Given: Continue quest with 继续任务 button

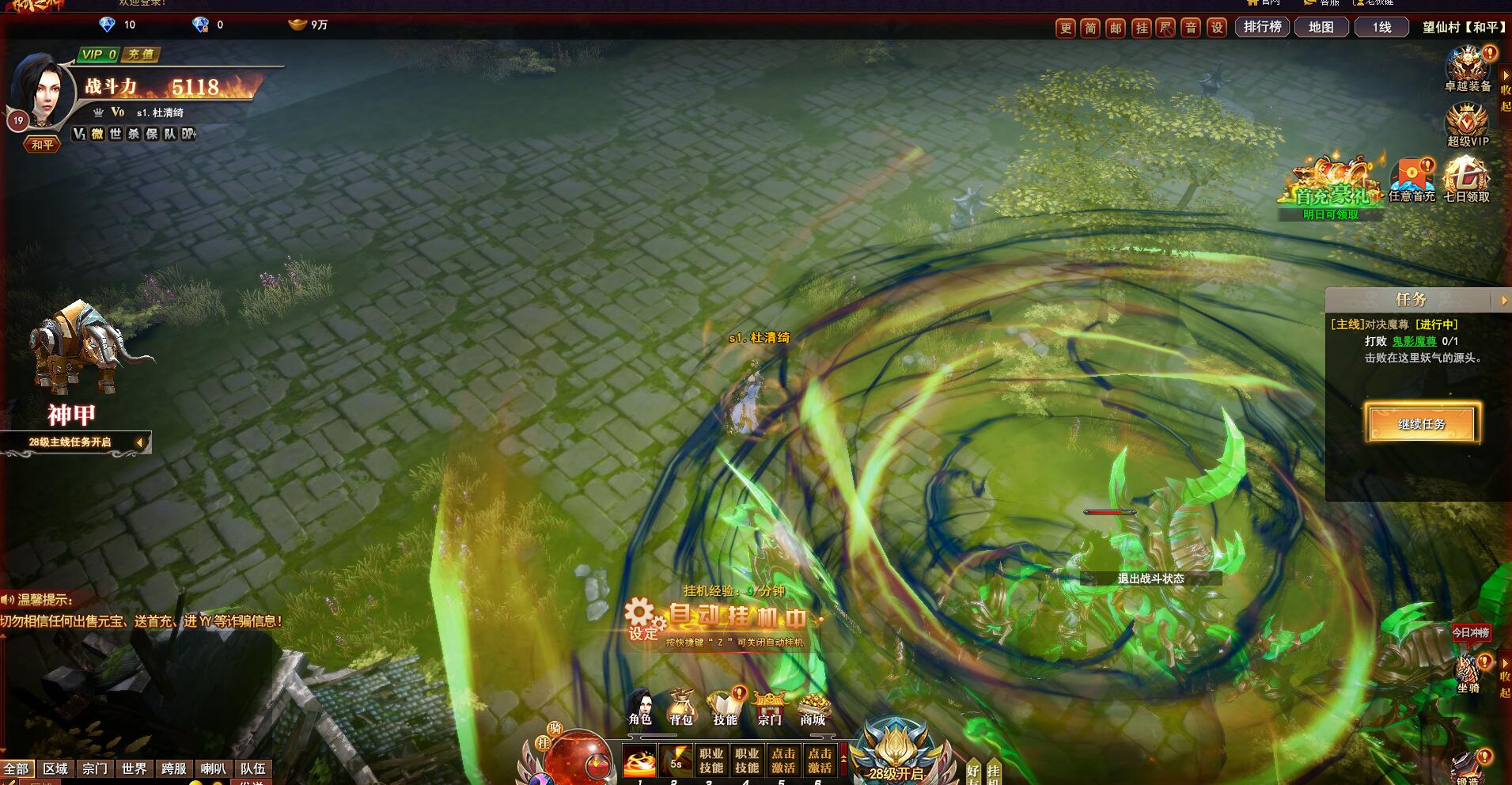Looking at the screenshot, I should tap(1421, 424).
